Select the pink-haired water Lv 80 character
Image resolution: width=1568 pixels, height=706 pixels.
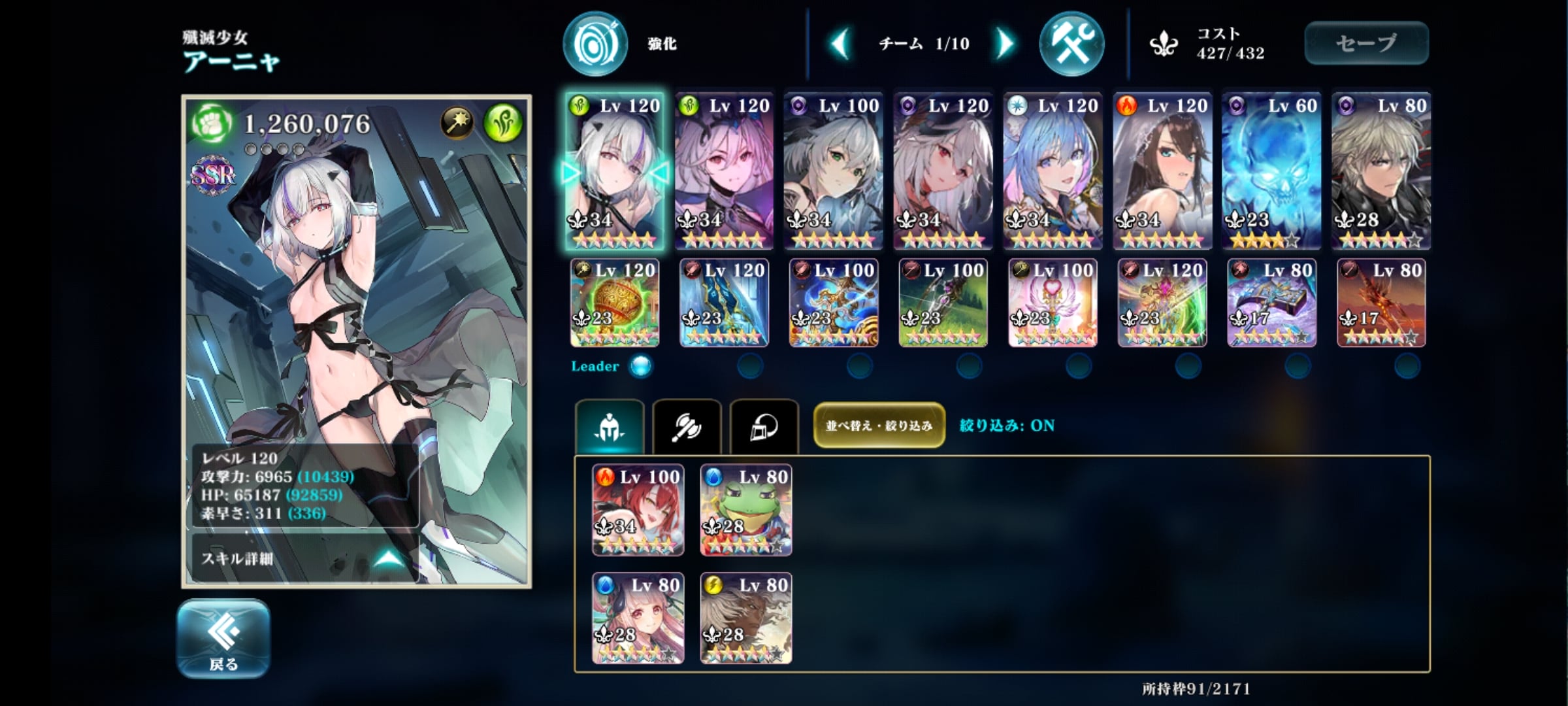point(638,618)
